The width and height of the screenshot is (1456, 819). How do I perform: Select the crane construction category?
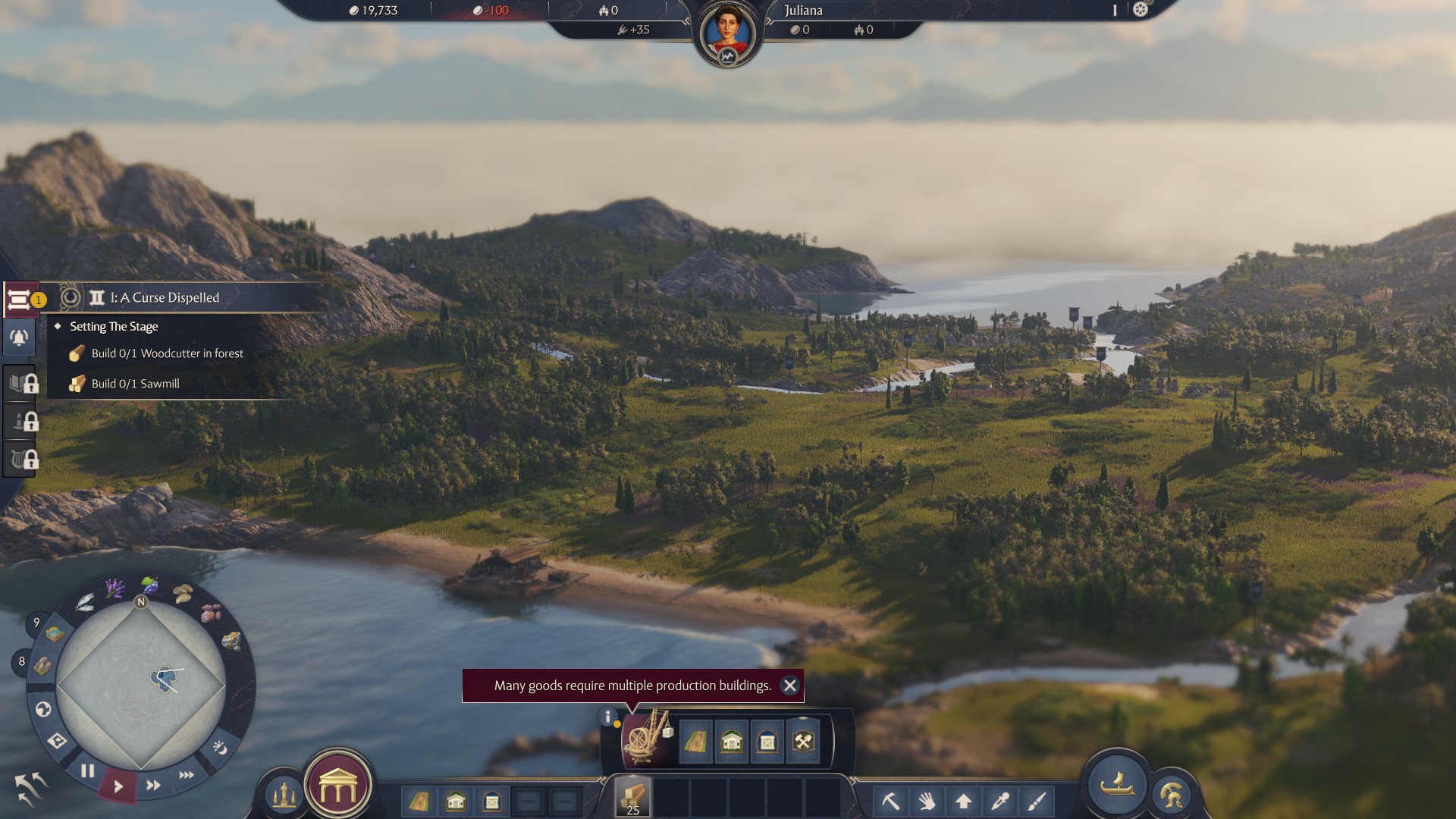pyautogui.click(x=646, y=738)
